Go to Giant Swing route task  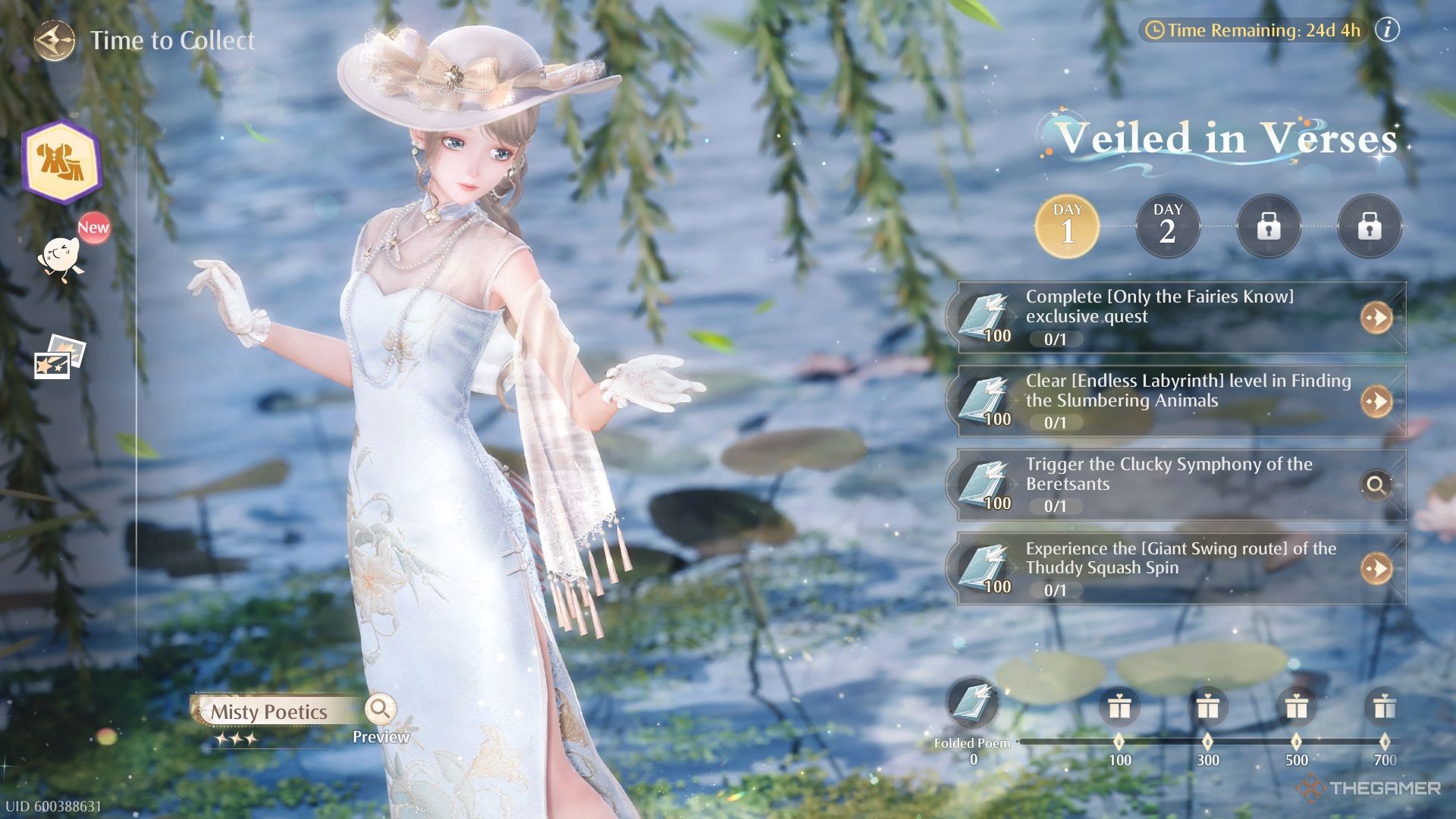pyautogui.click(x=1376, y=568)
